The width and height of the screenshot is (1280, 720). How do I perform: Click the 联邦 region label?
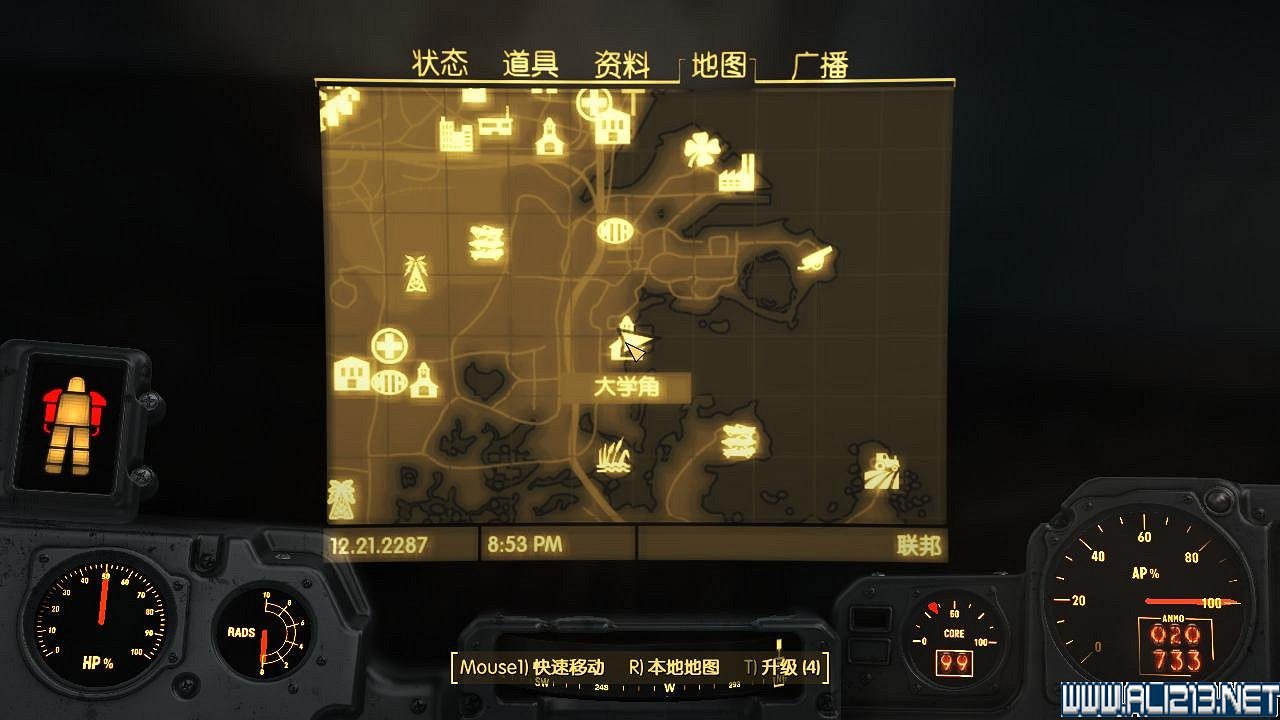click(922, 546)
